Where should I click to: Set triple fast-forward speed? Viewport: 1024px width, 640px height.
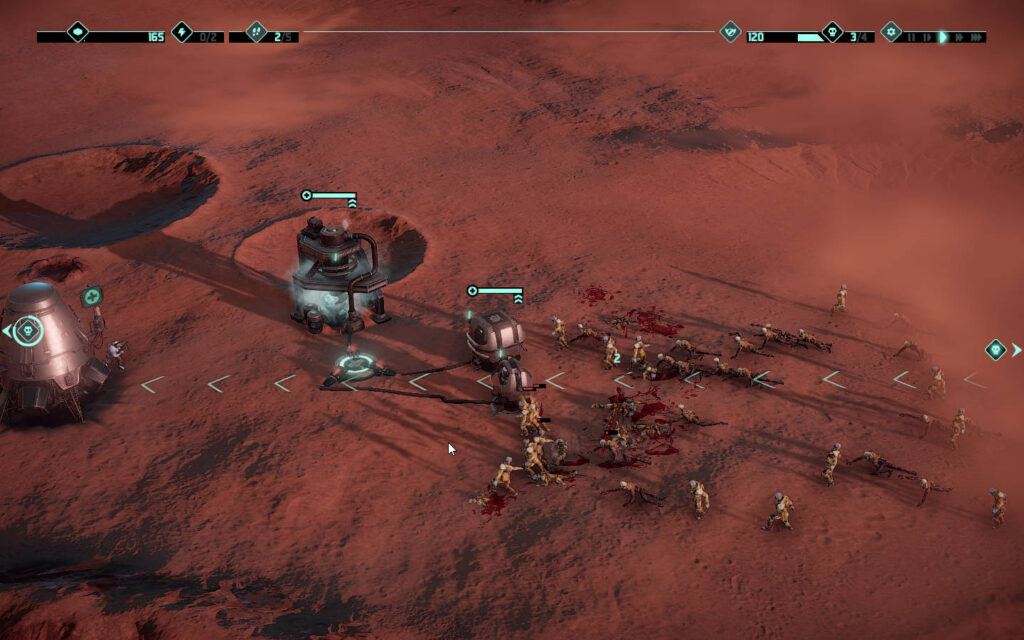[976, 37]
